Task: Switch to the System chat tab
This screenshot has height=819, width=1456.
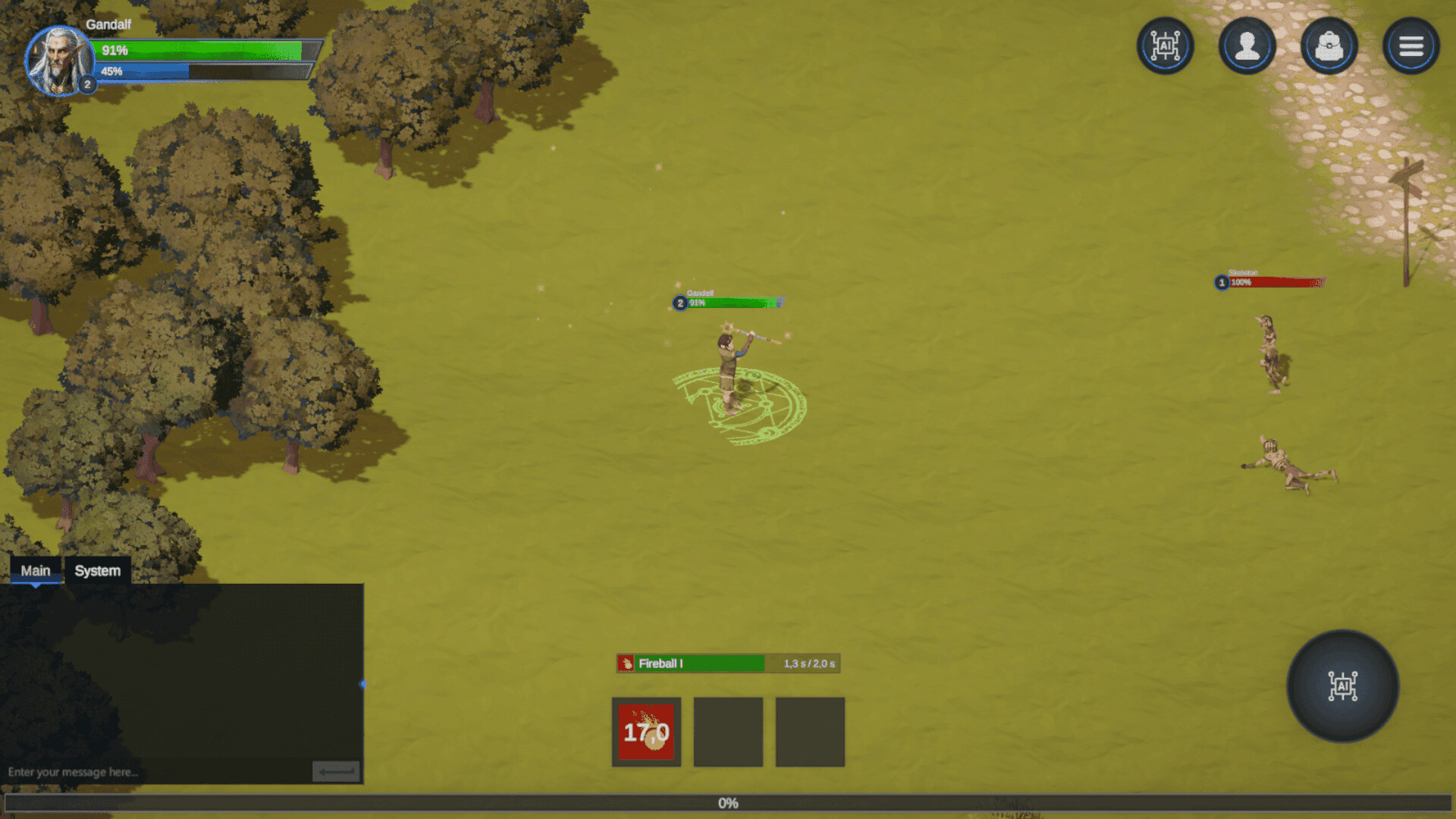Action: pos(97,570)
